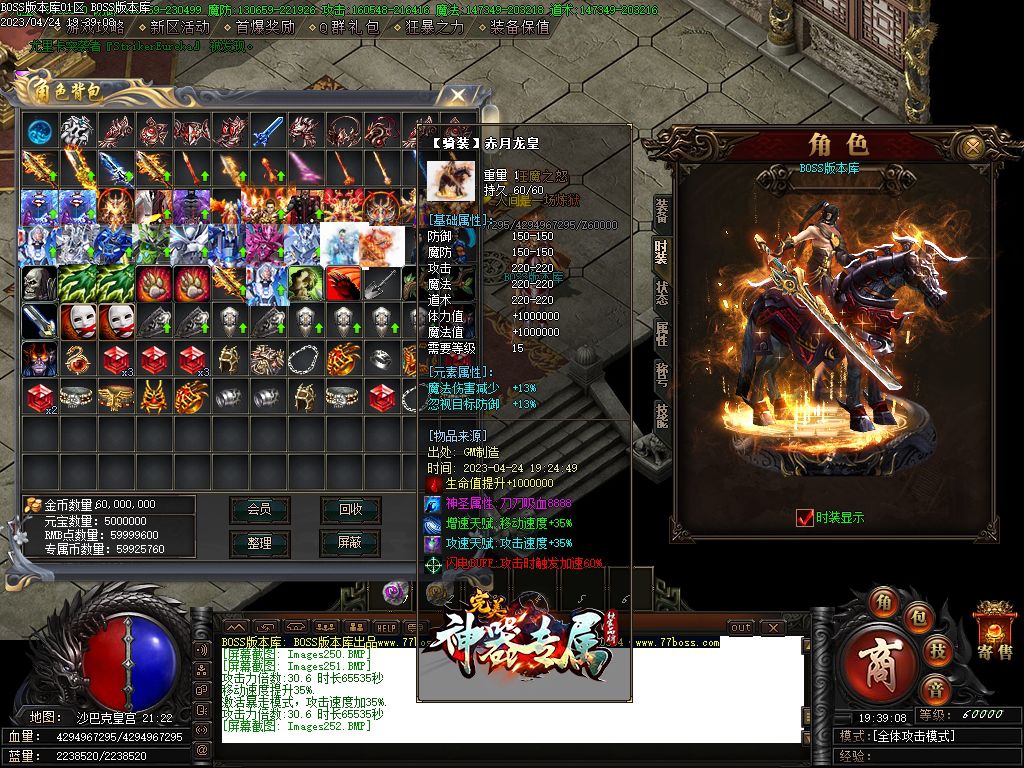Switch to the 装备 equipment tab
The image size is (1024, 768).
click(662, 209)
